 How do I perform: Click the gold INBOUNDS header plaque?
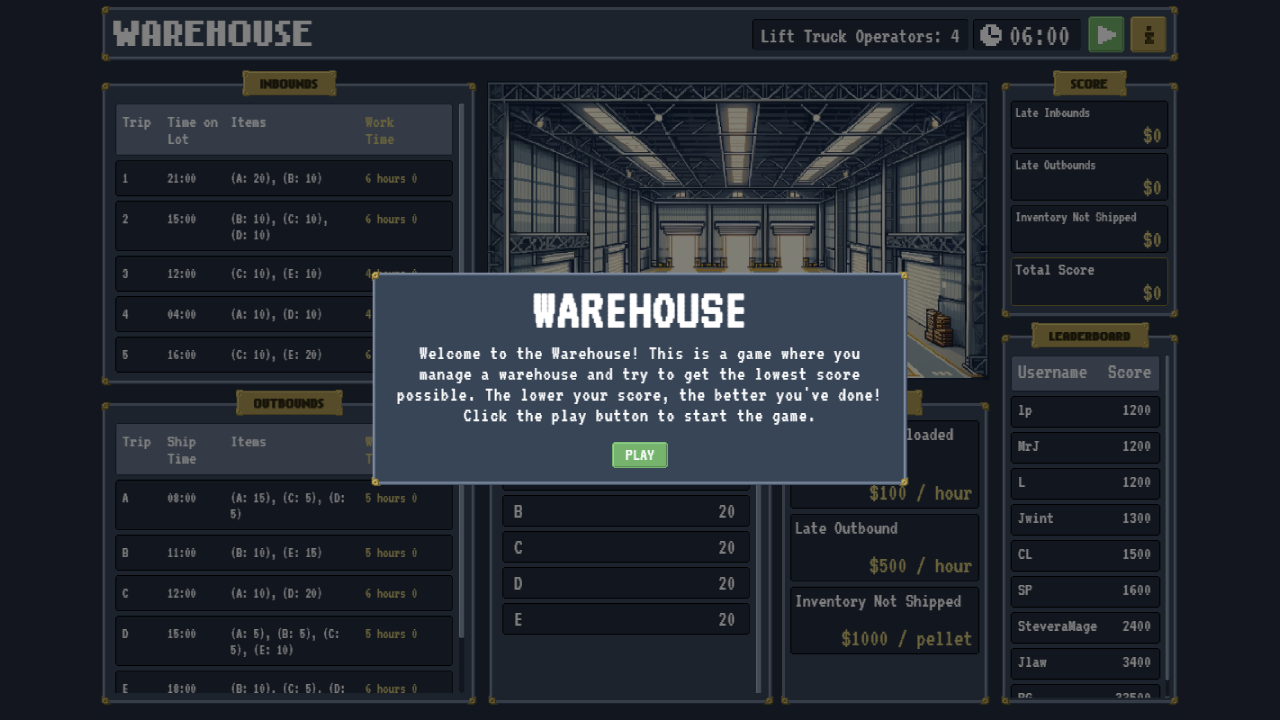coord(289,83)
